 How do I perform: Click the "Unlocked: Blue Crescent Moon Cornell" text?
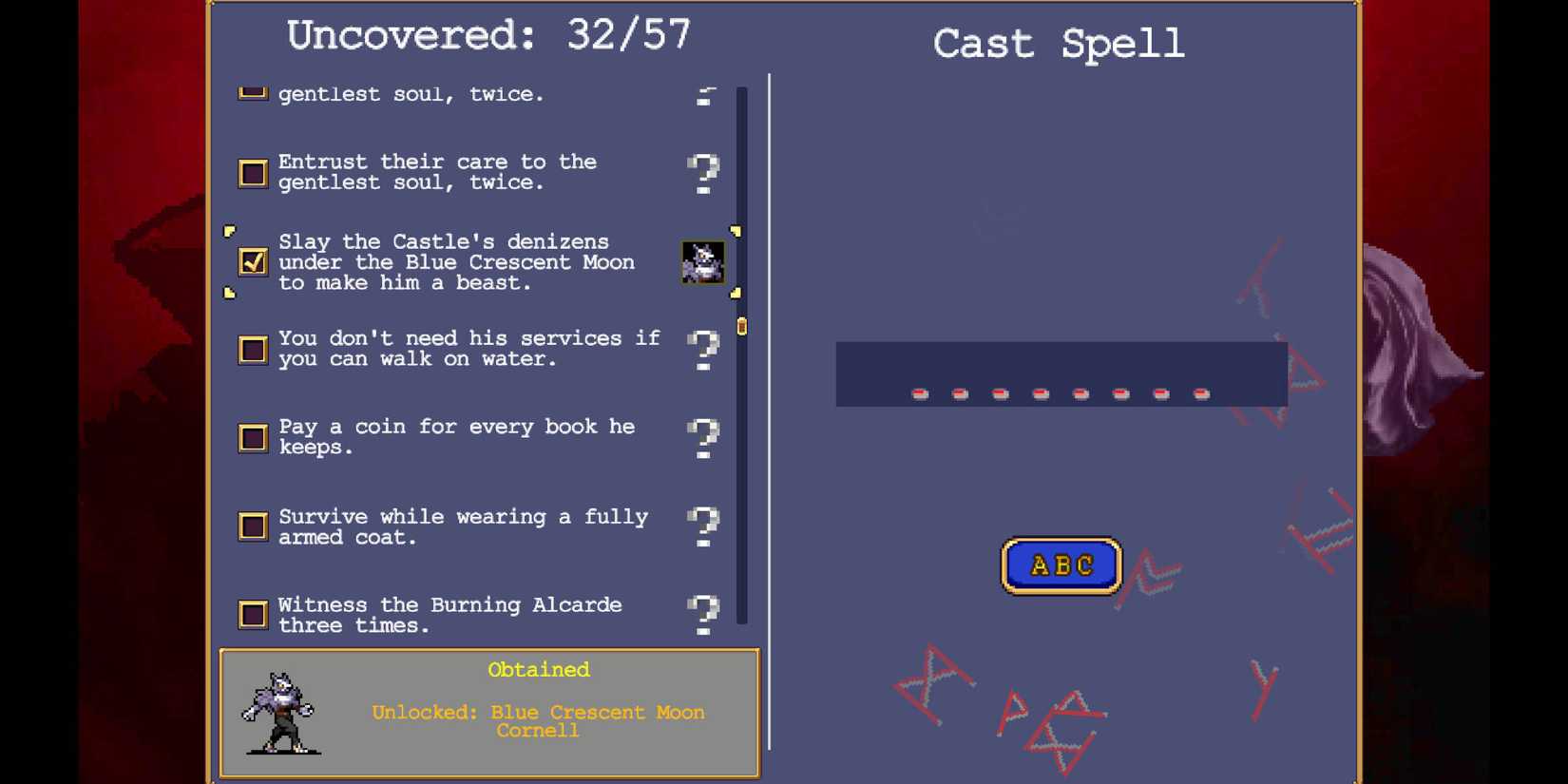(538, 721)
